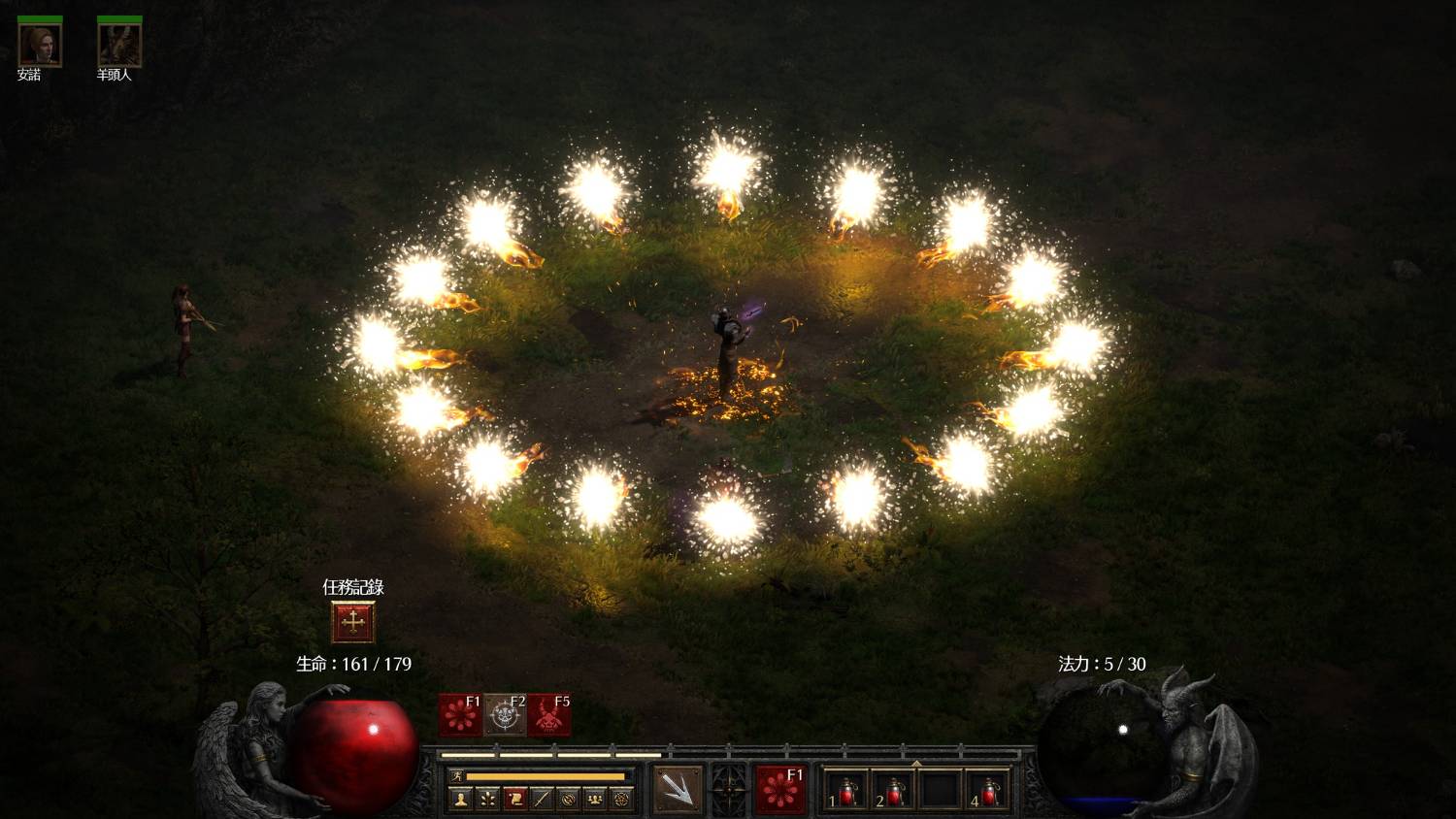
Task: Use the health potion in belt slot 1
Action: tap(847, 791)
